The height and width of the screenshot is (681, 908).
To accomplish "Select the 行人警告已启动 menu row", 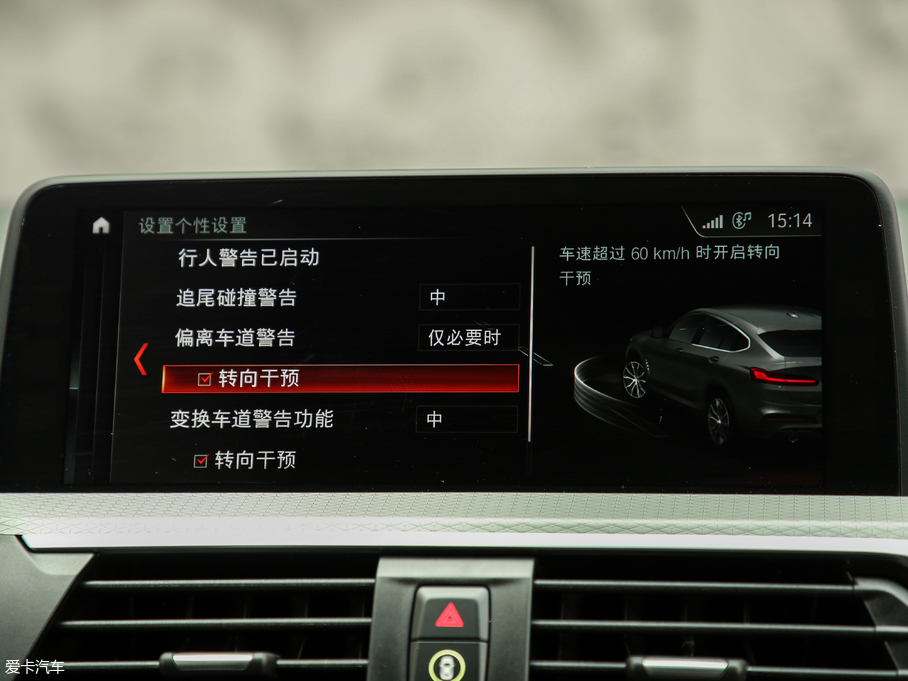I will pos(248,258).
